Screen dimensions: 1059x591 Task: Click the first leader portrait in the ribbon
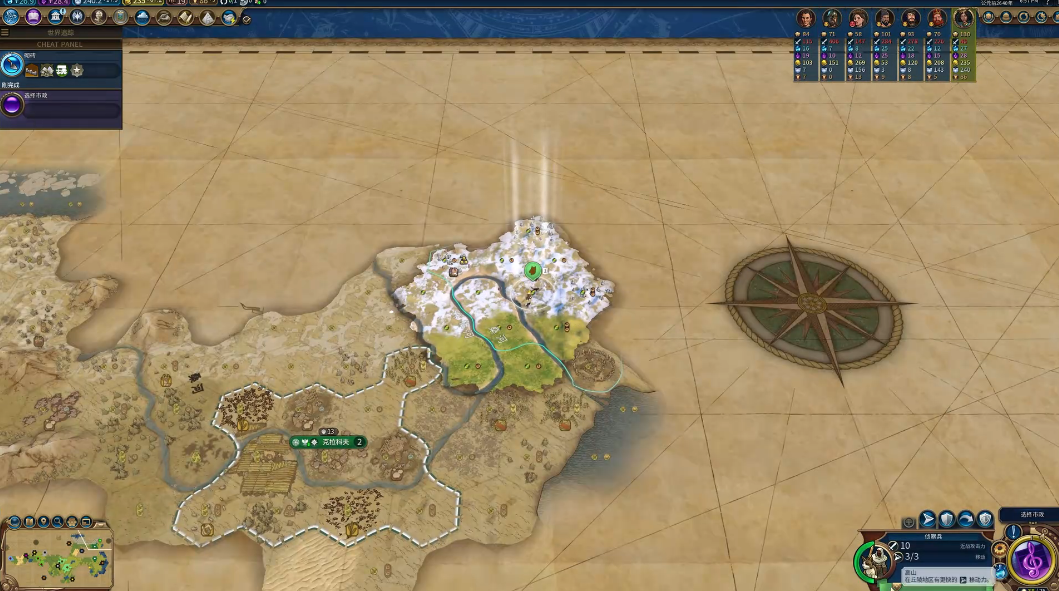805,19
